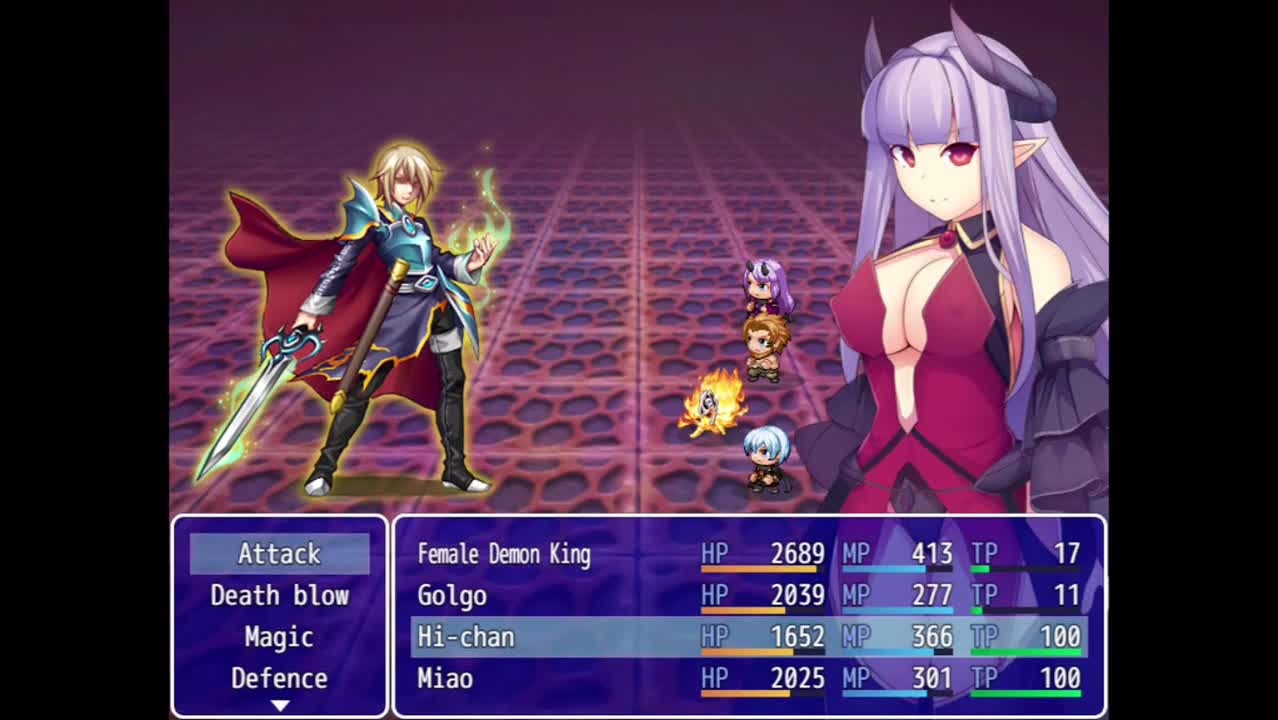
Task: Choose the highlighted Hi-chan row
Action: (748, 637)
